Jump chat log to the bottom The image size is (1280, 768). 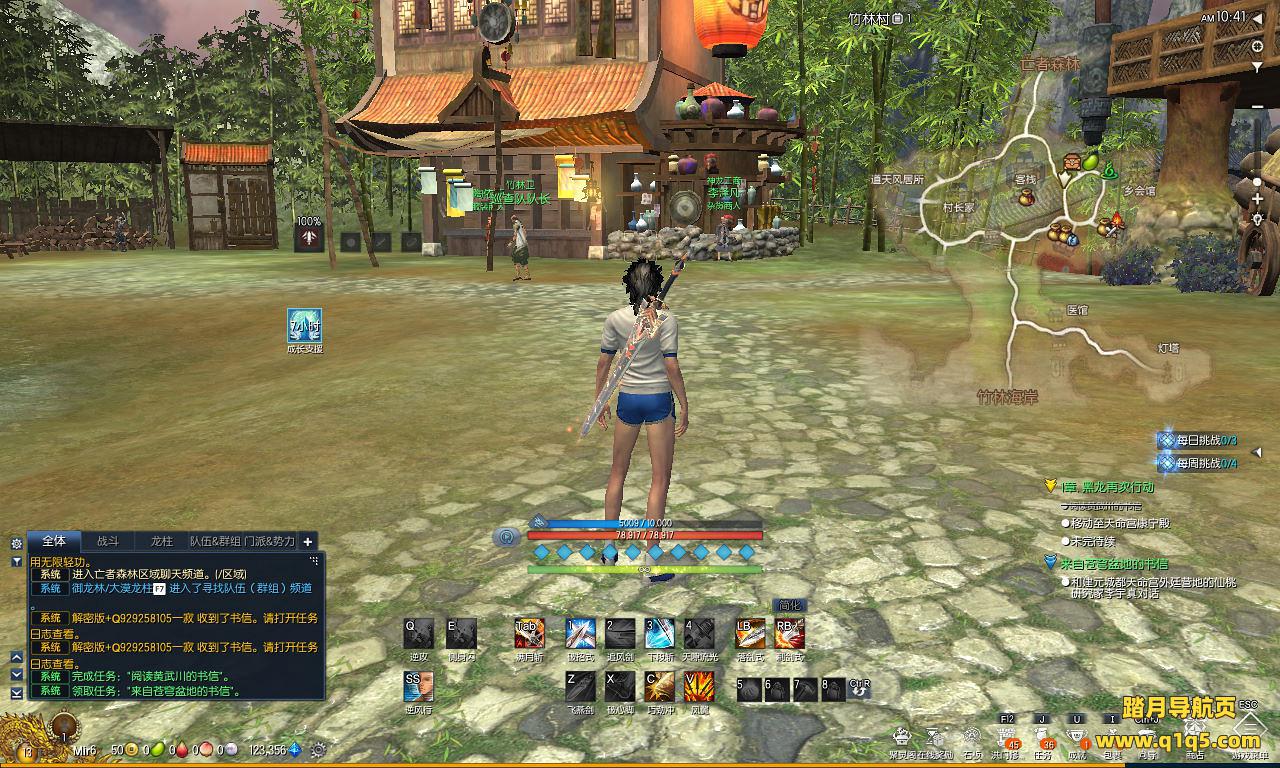tap(16, 692)
